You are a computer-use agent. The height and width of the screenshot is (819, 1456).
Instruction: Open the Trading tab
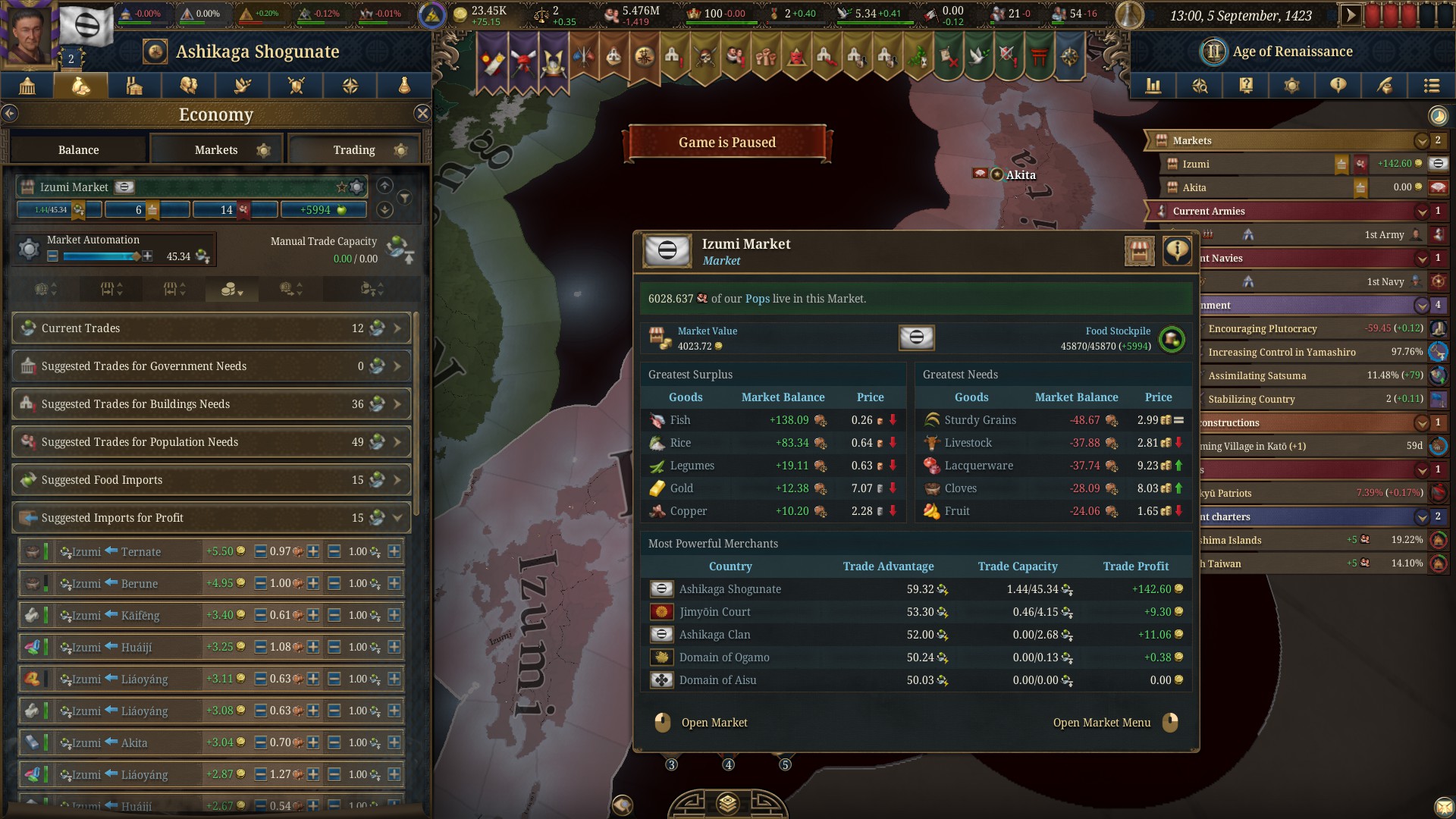(x=354, y=149)
